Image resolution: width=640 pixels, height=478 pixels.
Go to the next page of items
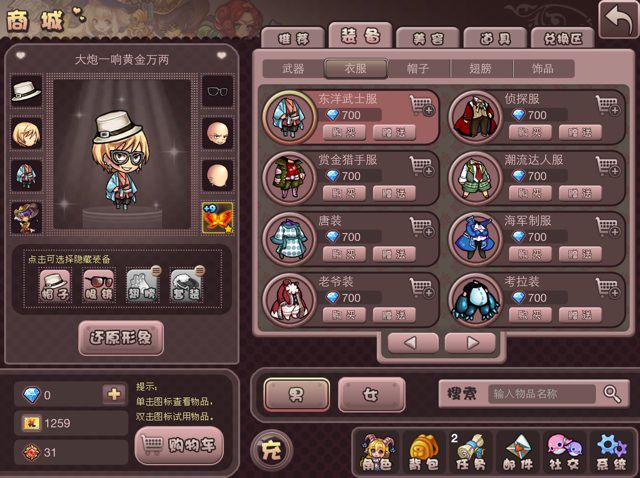coord(470,343)
